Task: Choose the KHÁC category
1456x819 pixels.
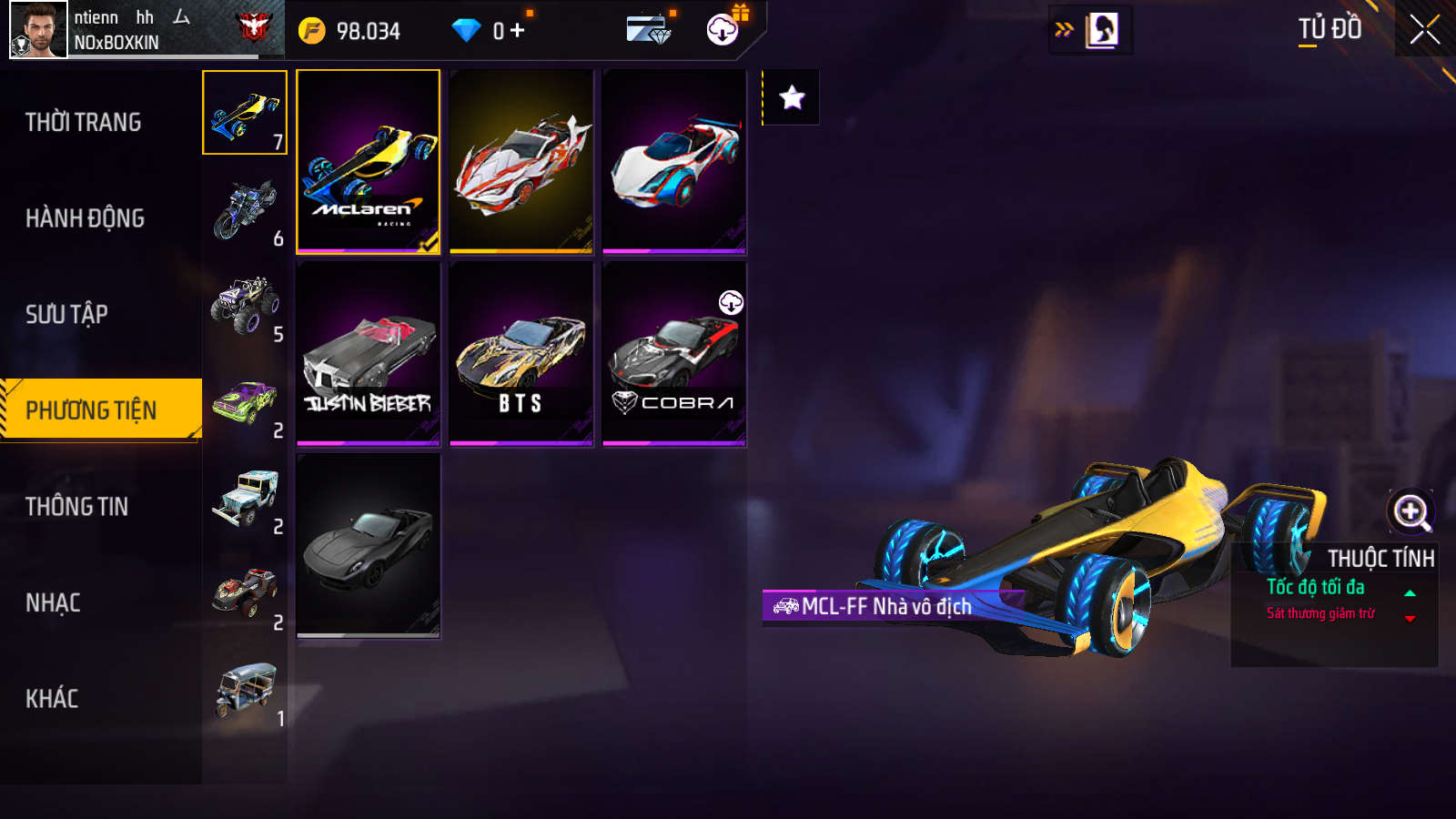Action: 52,699
